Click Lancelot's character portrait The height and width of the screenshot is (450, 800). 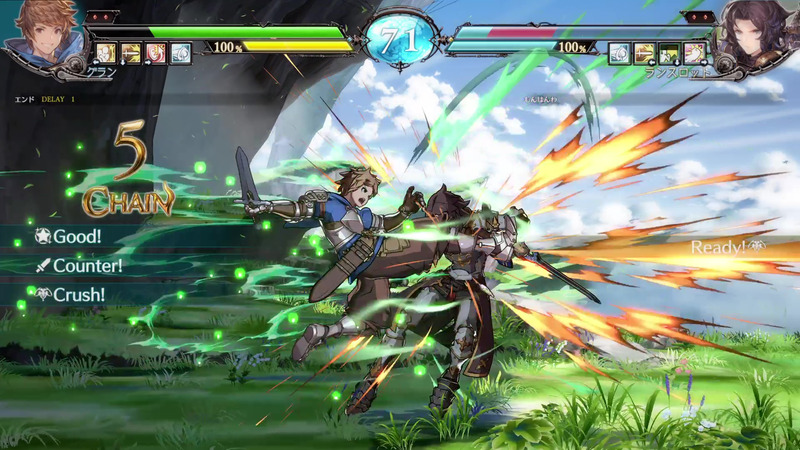coord(758,30)
